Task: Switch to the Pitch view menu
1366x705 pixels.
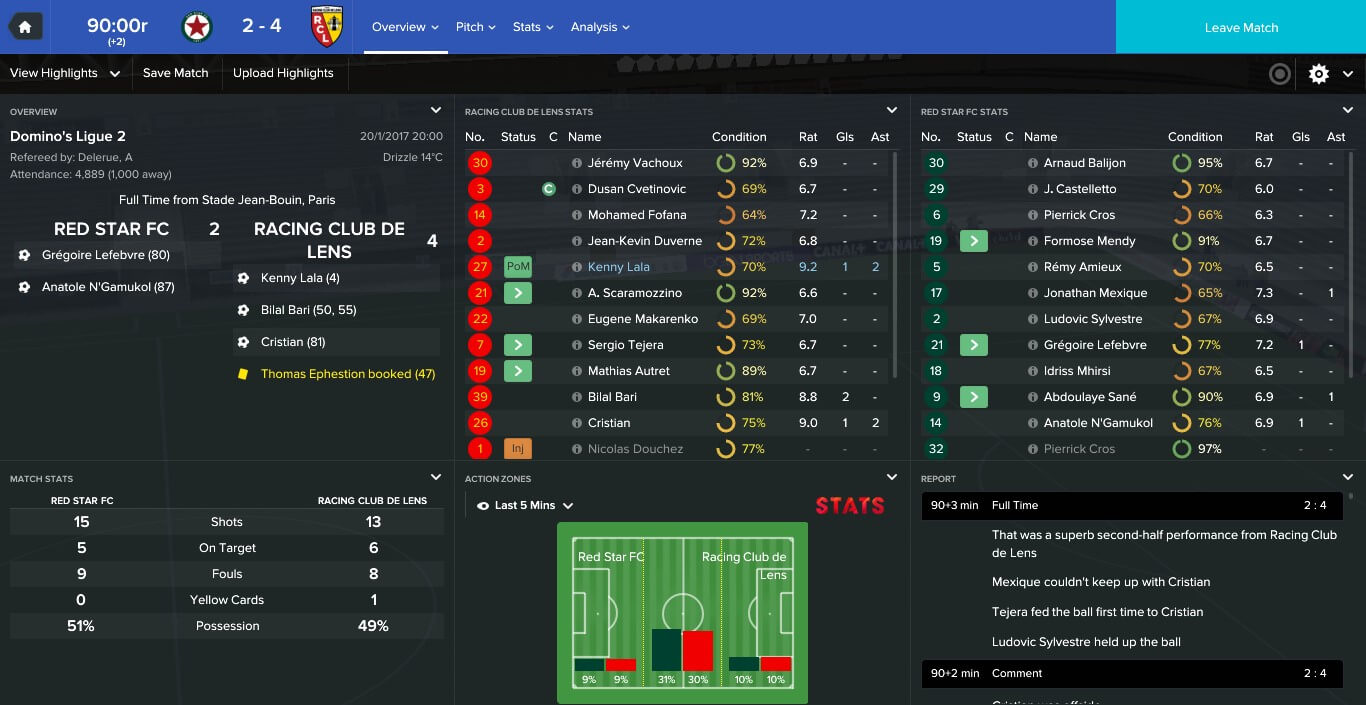Action: [x=475, y=27]
